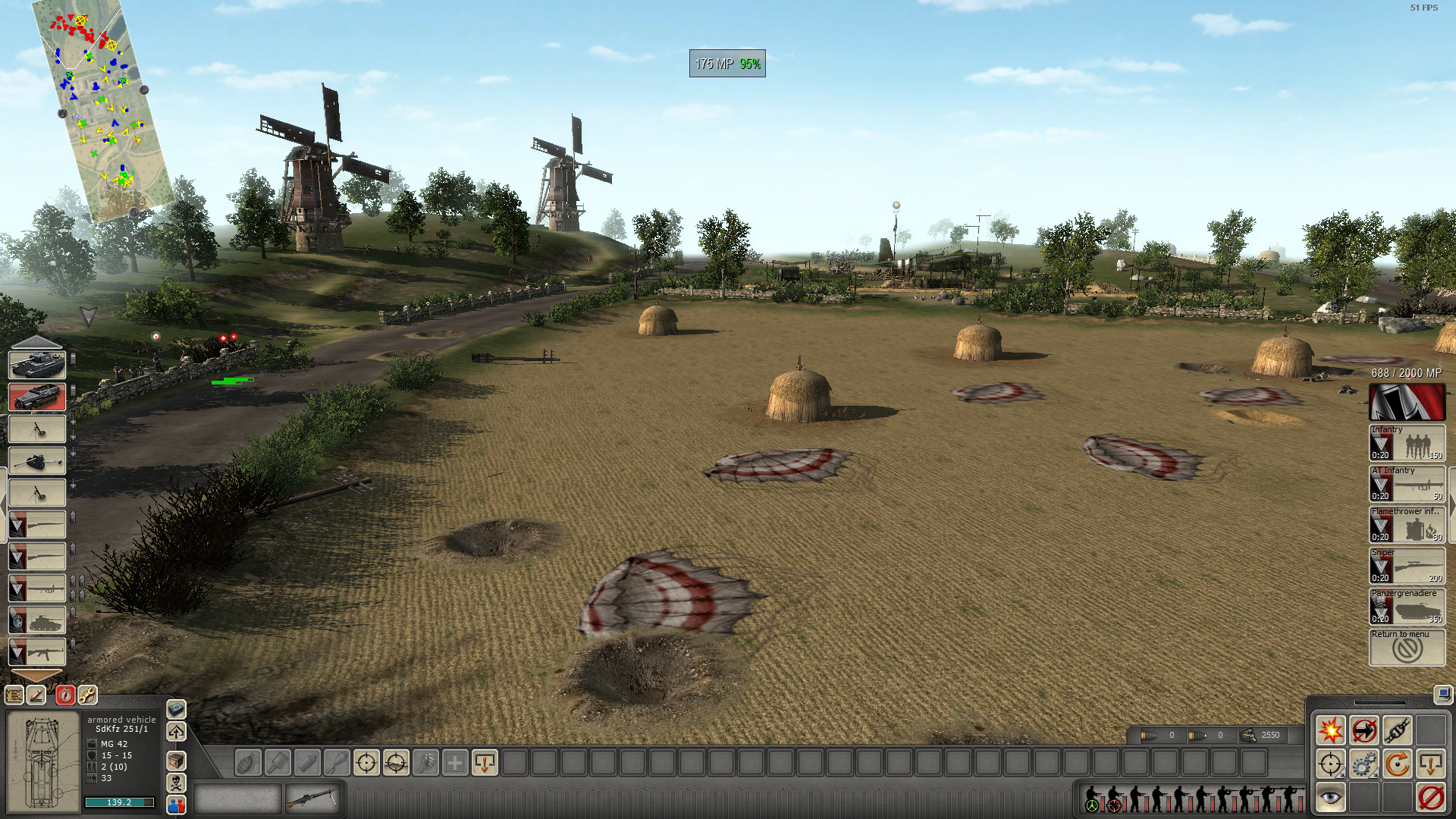
Task: Click the orange rotate command icon
Action: pos(1397,764)
